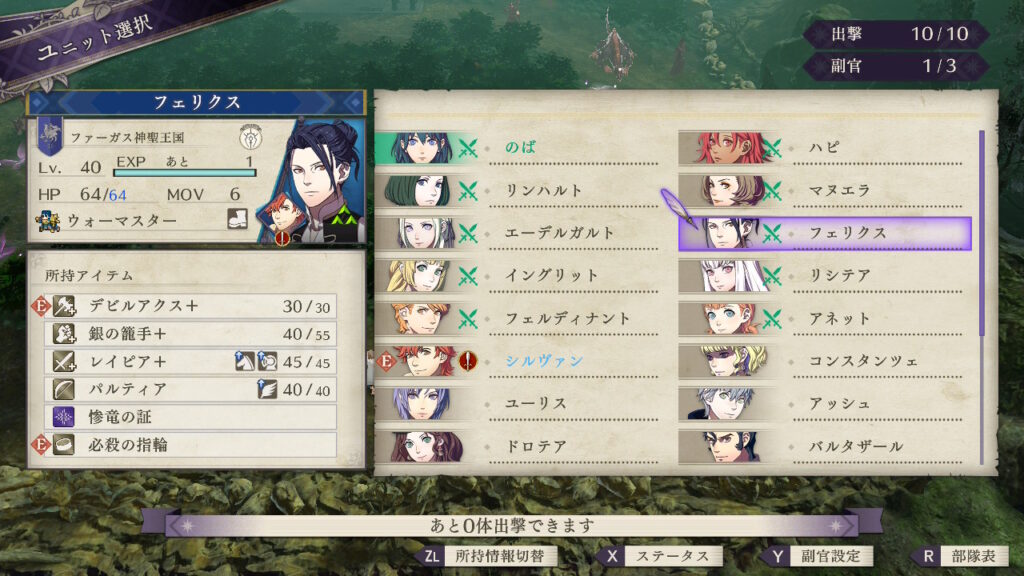The height and width of the screenshot is (576, 1024).
Task: Select フェルディナント unit row
Action: [x=520, y=318]
